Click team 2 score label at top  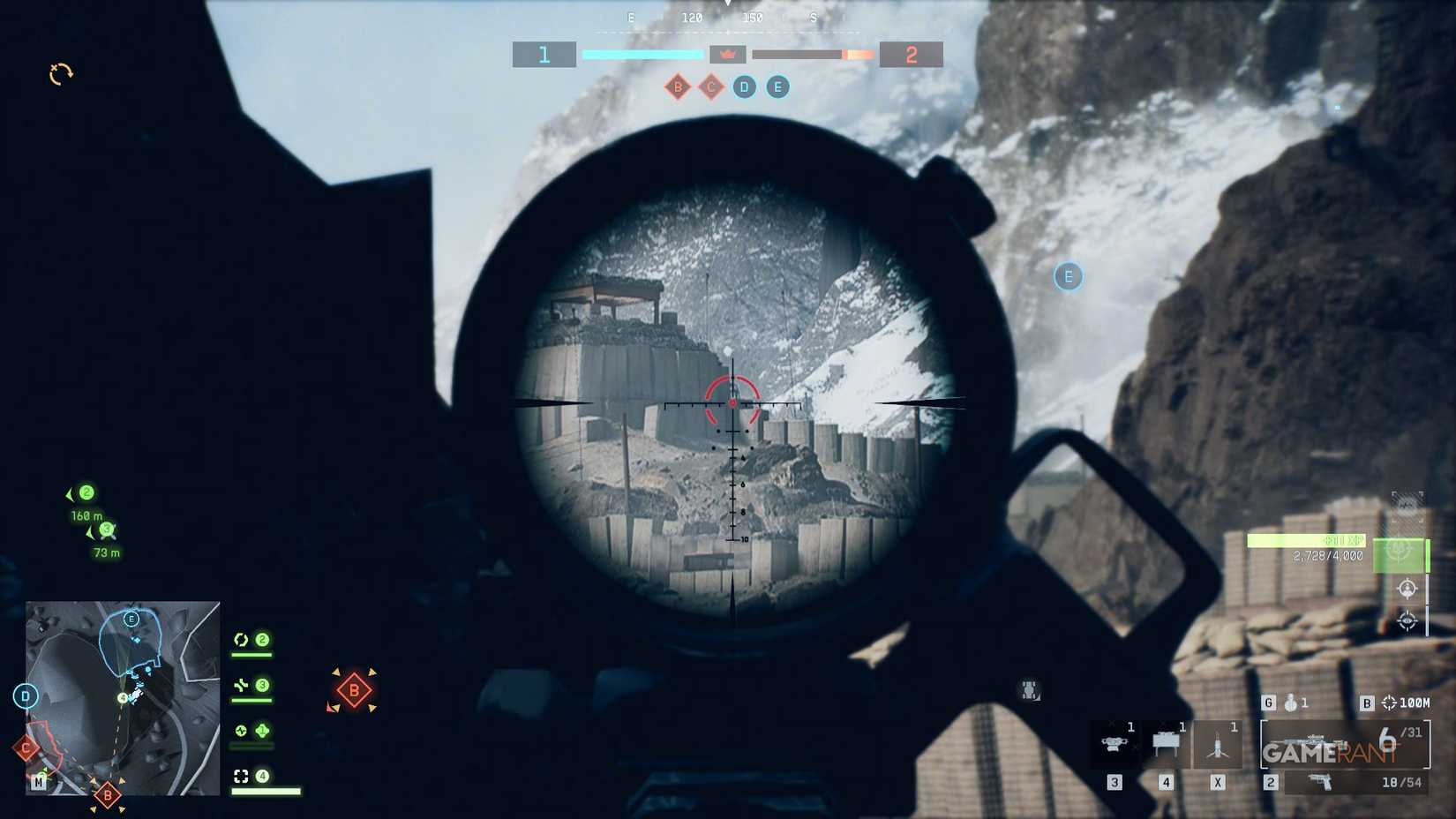tap(913, 53)
